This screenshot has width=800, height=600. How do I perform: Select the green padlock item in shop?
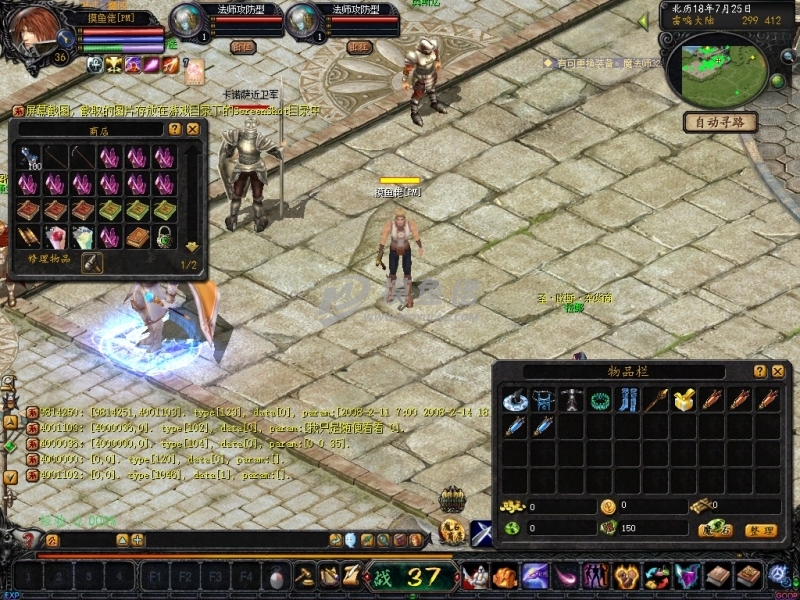tap(165, 237)
